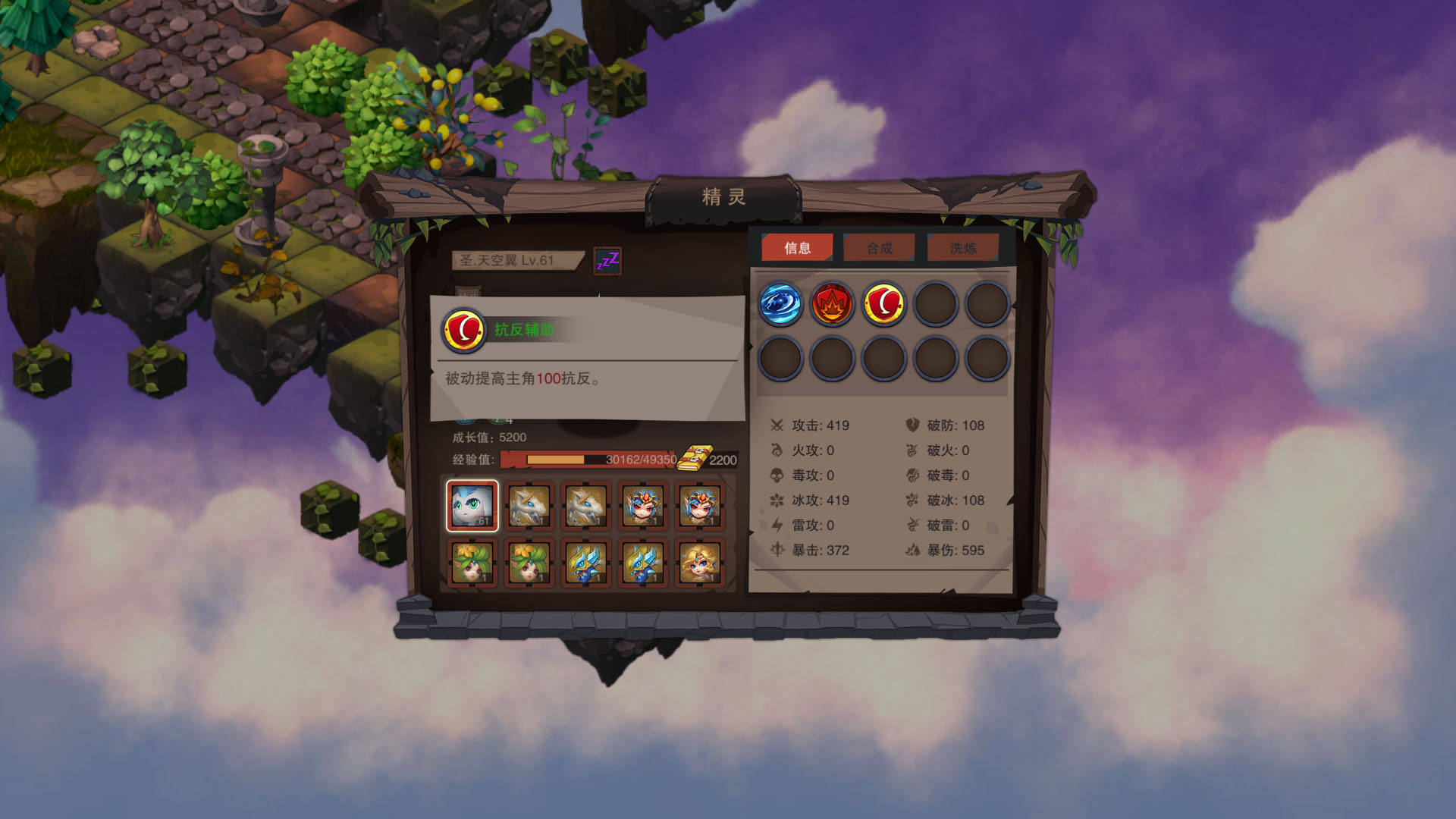The width and height of the screenshot is (1456, 819).
Task: Click the 抗反辅助 skill icon in the description panel
Action: coord(463,331)
